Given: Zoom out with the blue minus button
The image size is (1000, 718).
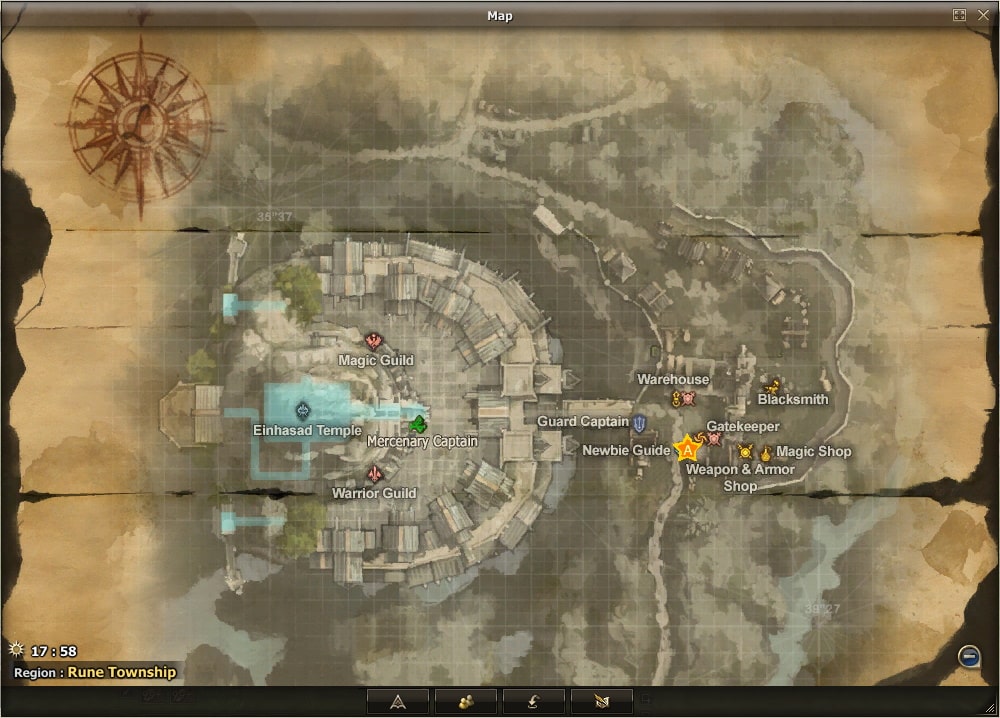Looking at the screenshot, I should 968,656.
